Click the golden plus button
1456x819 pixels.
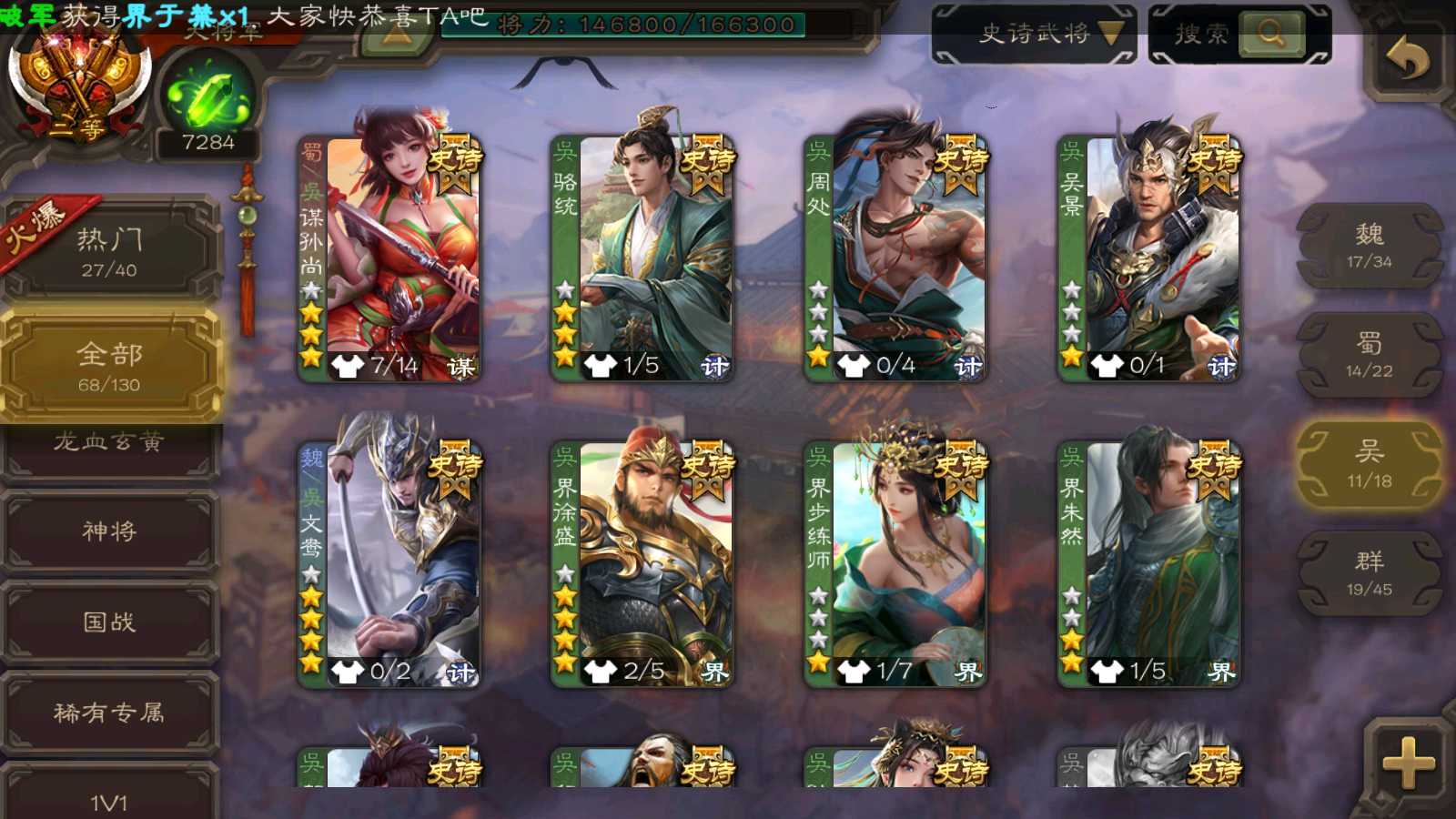(1407, 763)
